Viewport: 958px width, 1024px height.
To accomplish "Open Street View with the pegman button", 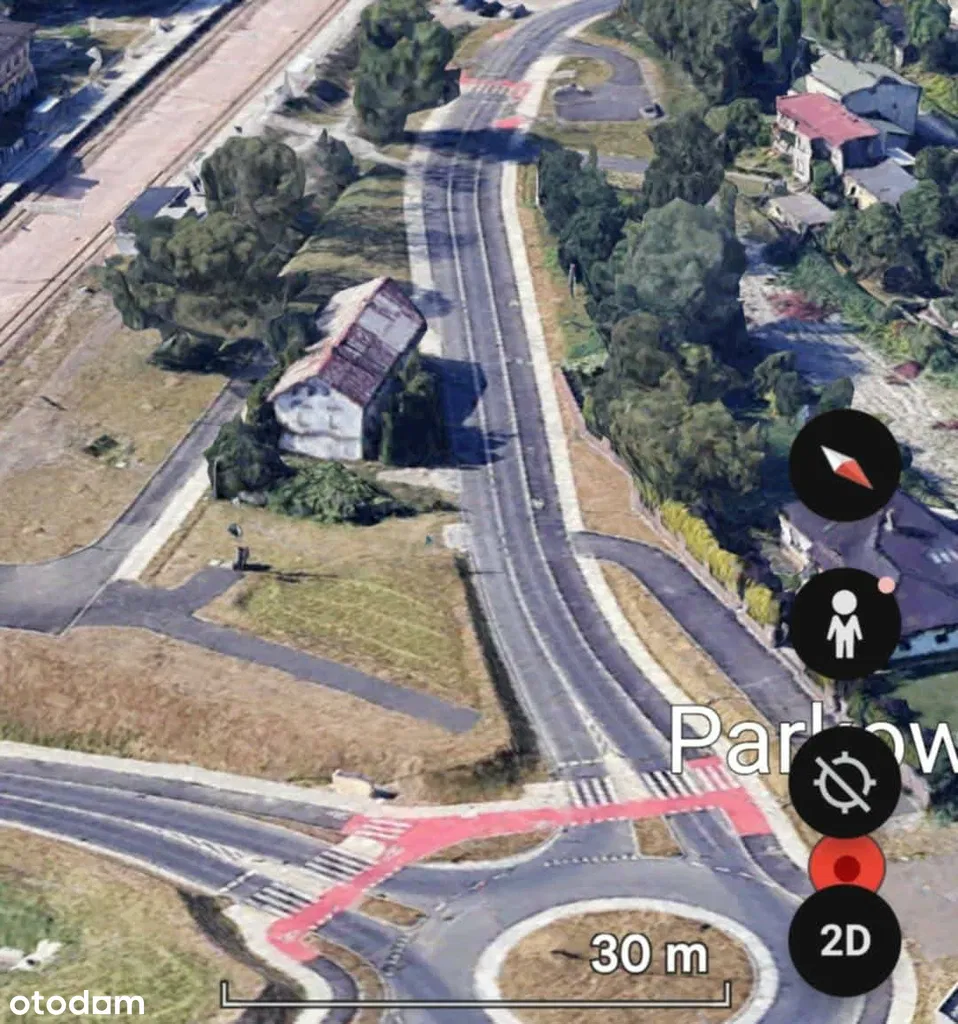I will point(845,624).
